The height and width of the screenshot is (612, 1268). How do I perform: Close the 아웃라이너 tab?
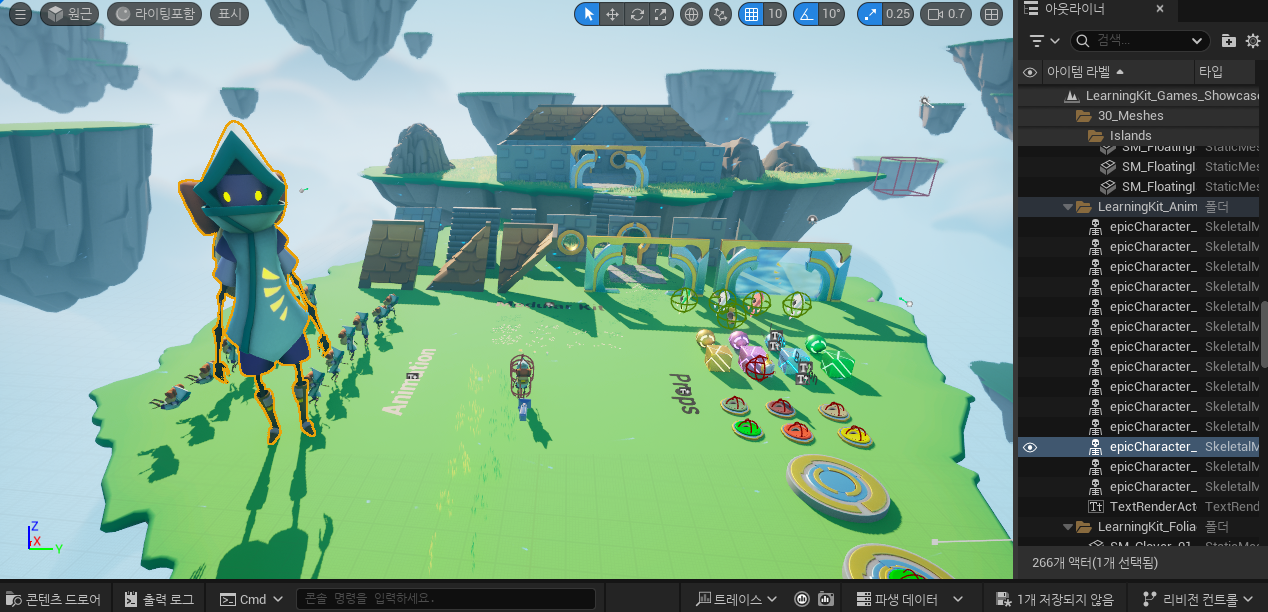[1160, 9]
